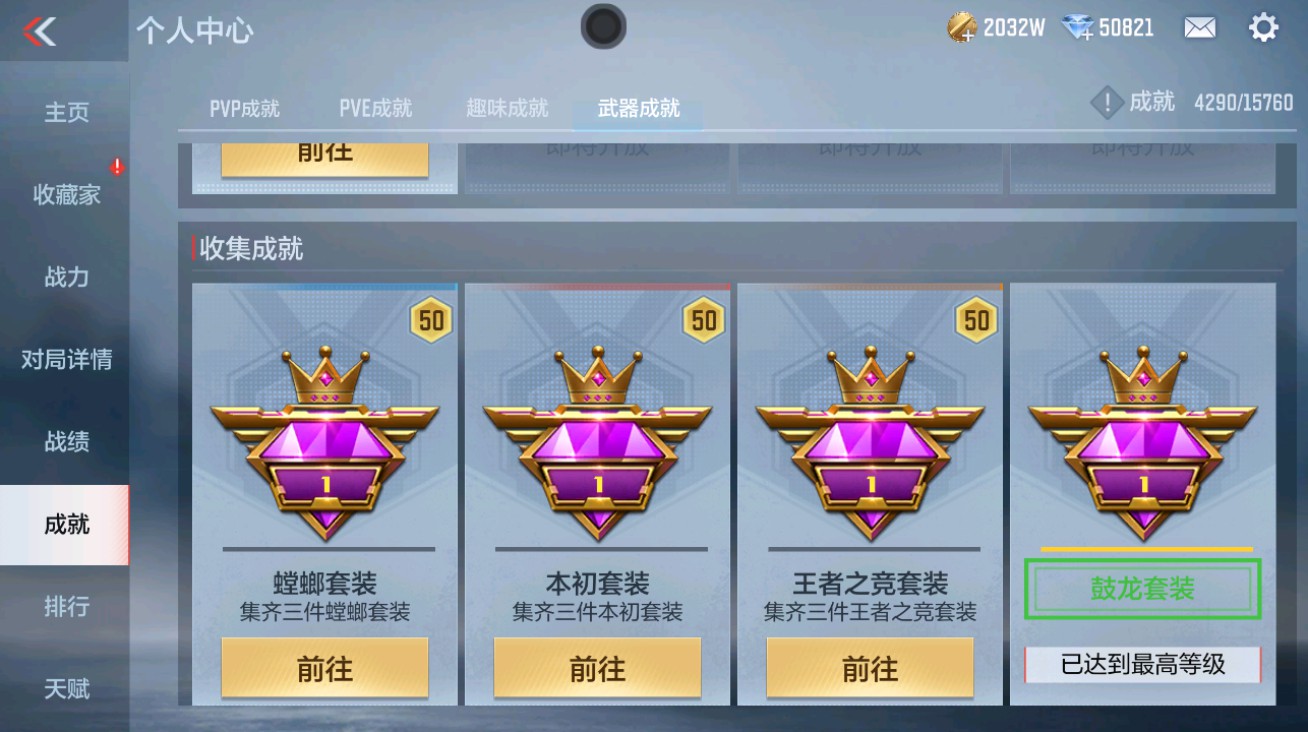1308x732 pixels.
Task: Click 前往 under 螳螂套装
Action: click(324, 667)
